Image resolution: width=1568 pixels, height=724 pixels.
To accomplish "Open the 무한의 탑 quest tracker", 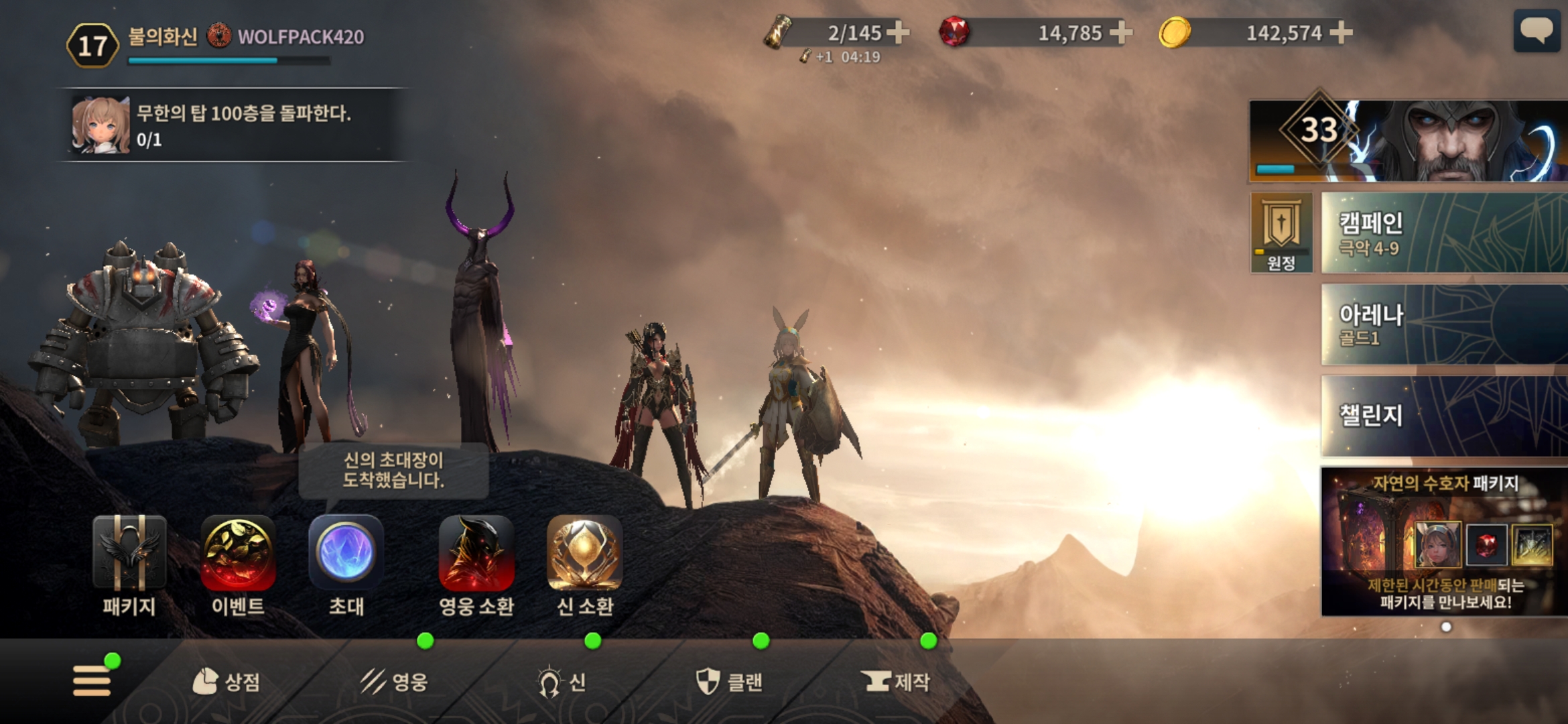I will click(235, 125).
